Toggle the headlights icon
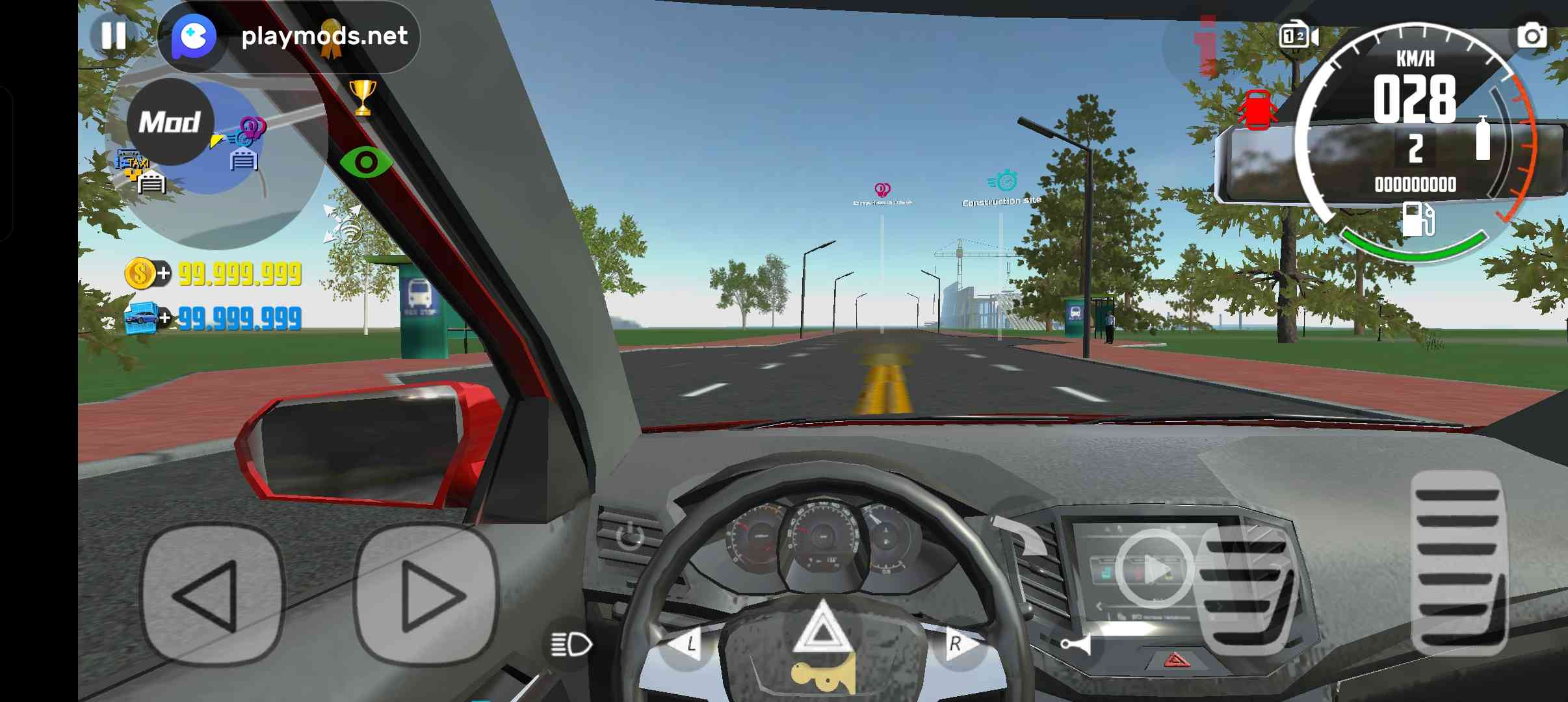 [x=570, y=645]
